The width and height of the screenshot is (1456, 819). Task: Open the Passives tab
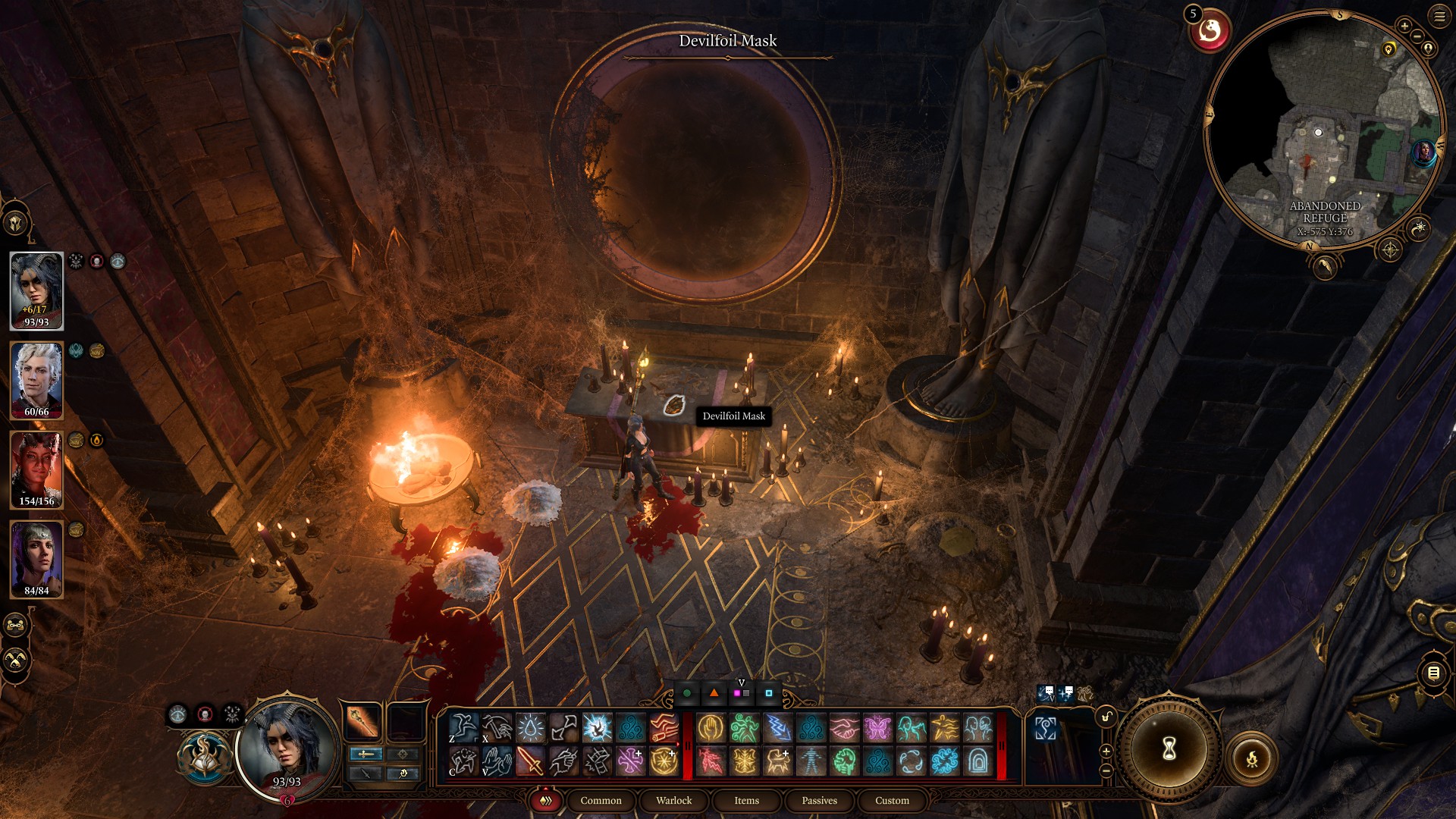click(818, 800)
